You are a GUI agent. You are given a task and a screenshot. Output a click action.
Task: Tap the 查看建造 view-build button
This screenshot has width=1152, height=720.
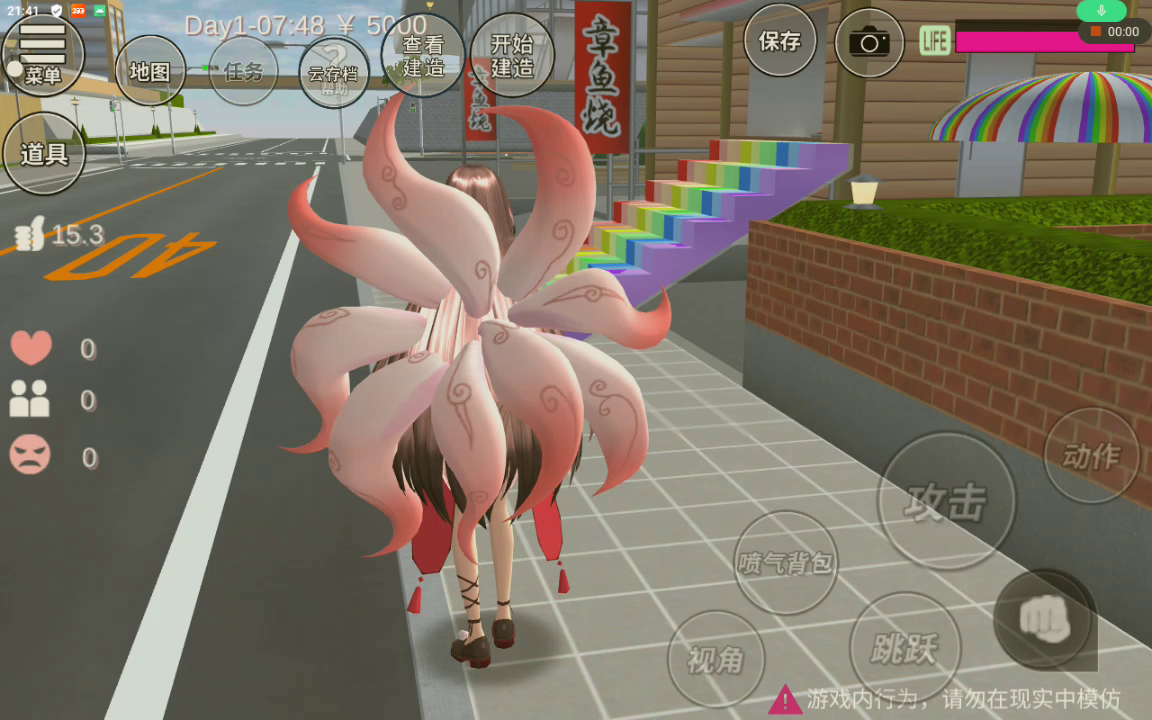tap(423, 56)
